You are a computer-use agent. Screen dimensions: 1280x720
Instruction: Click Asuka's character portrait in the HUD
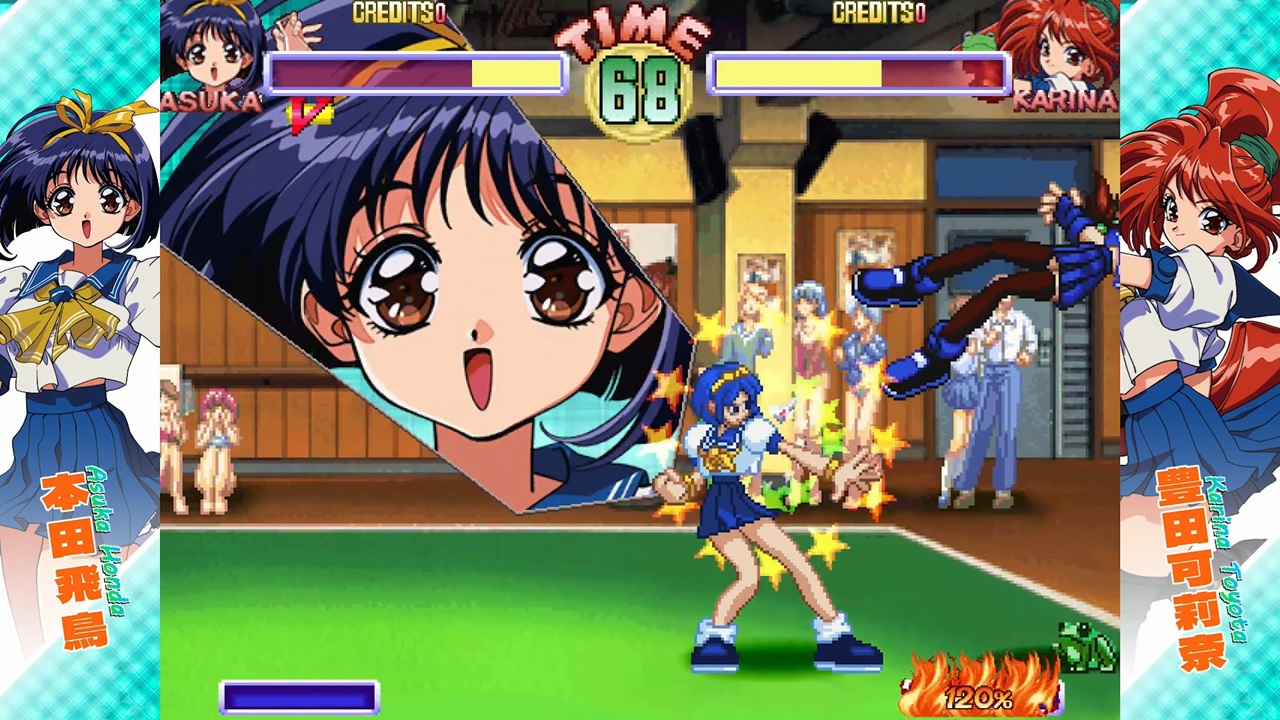click(212, 45)
